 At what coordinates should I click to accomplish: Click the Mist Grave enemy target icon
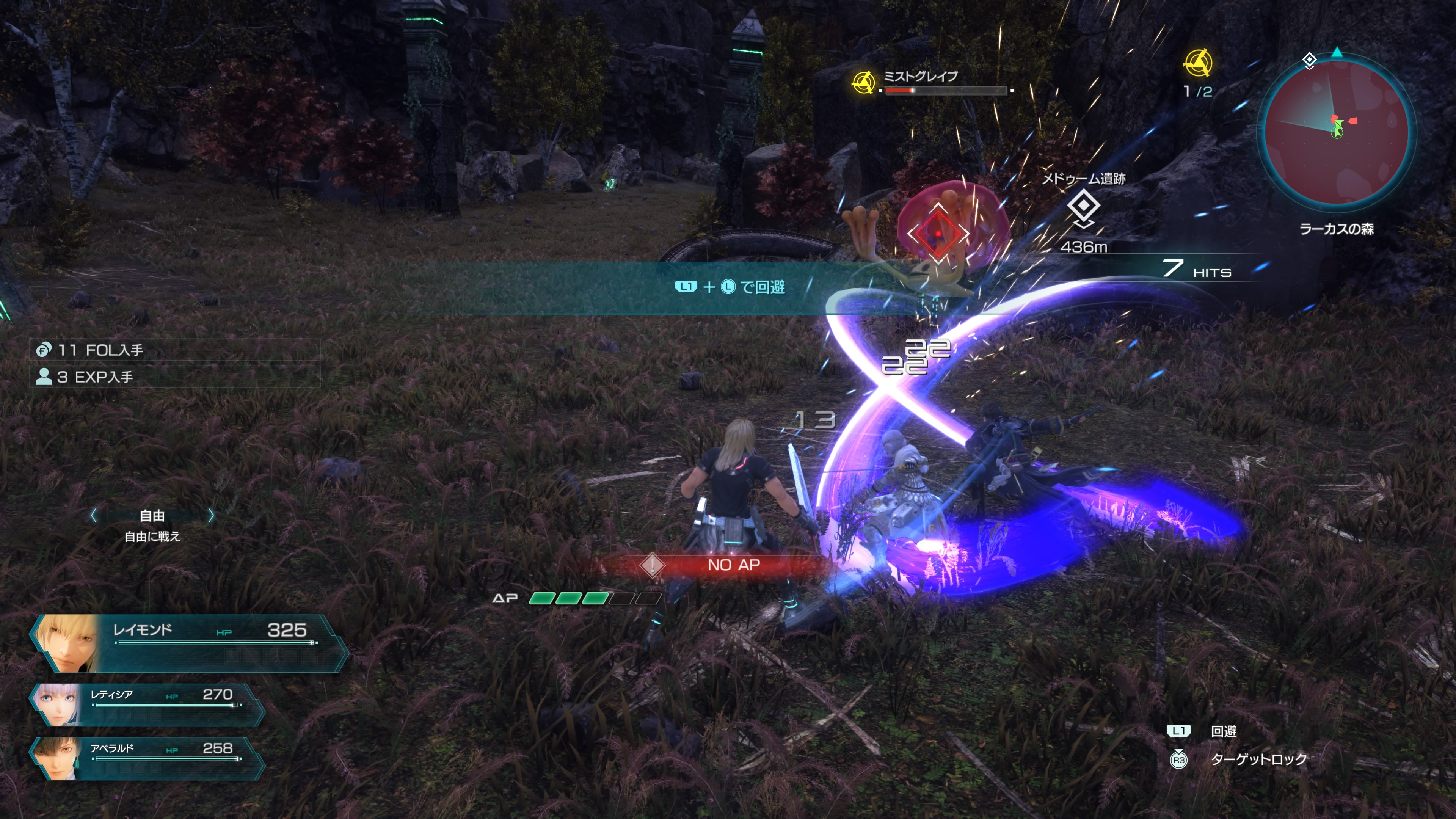click(863, 83)
